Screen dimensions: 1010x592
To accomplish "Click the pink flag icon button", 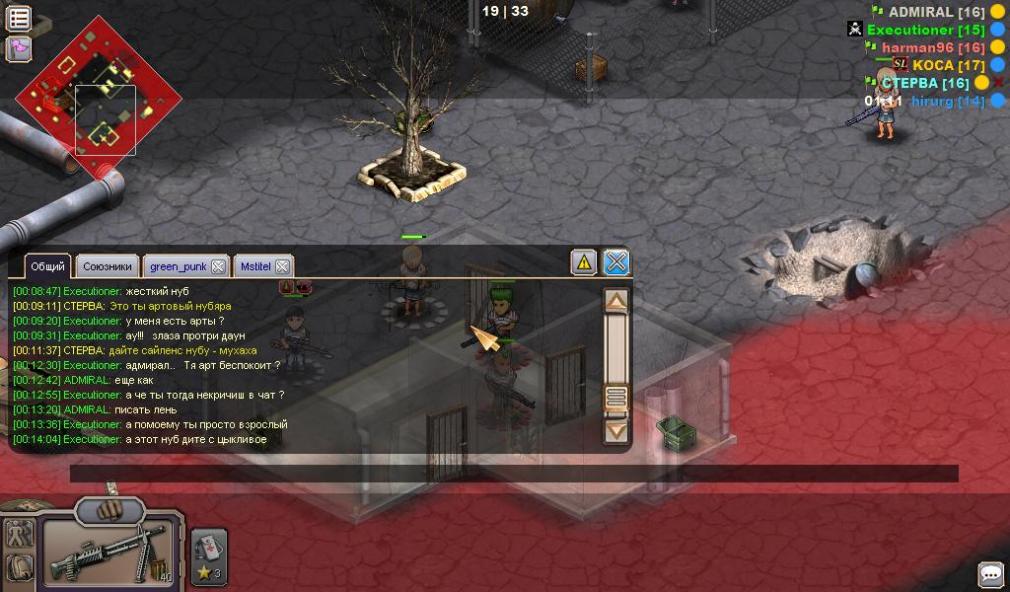I will click(x=19, y=48).
